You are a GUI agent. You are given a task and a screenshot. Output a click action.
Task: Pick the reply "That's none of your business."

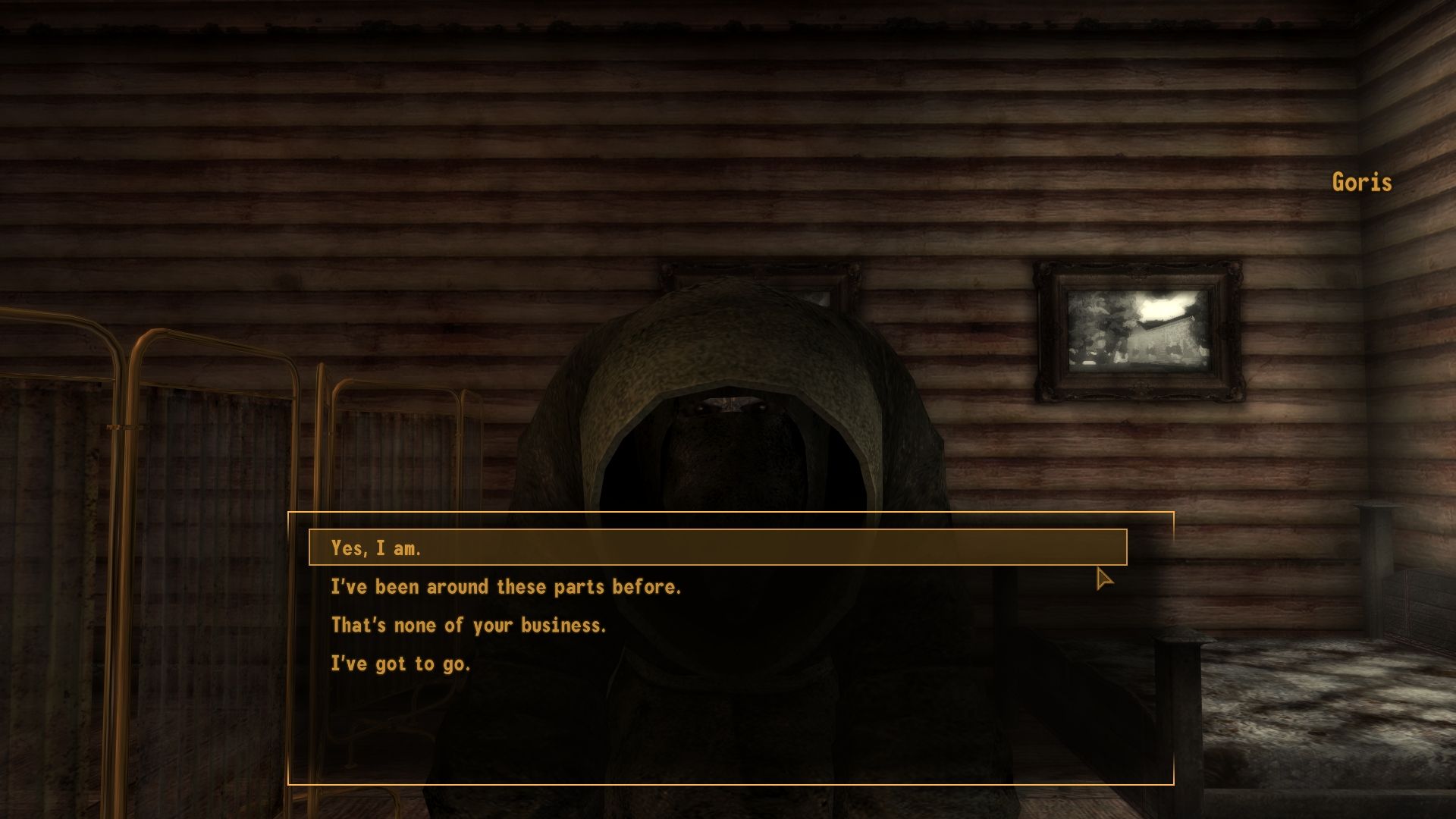[469, 626]
